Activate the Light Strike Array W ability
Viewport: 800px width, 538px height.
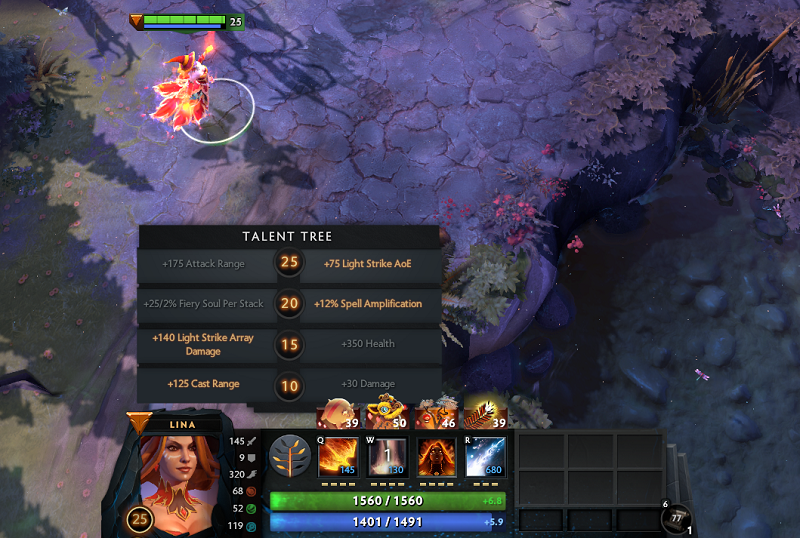(x=387, y=457)
